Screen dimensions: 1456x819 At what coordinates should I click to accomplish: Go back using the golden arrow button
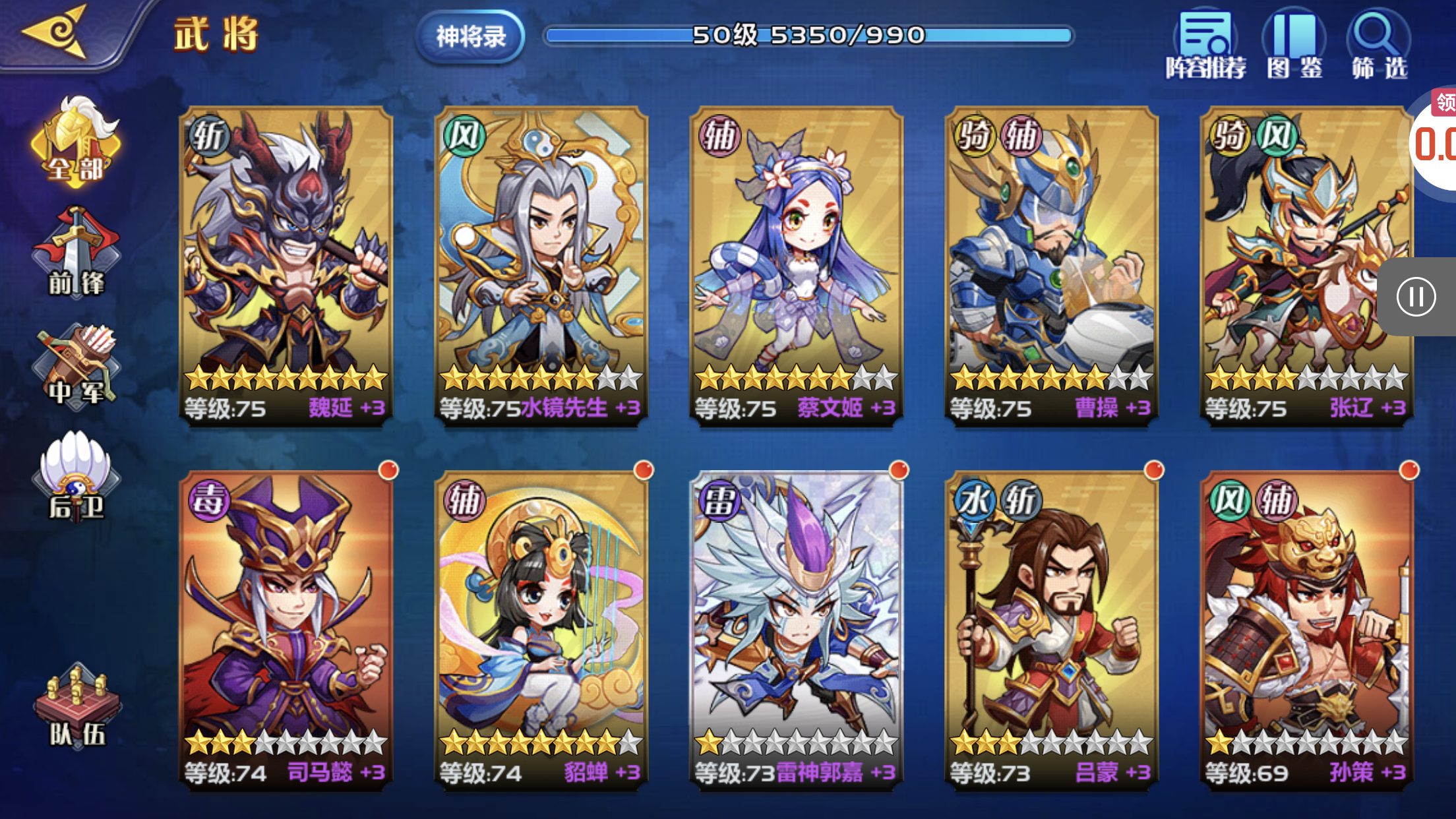coord(56,32)
